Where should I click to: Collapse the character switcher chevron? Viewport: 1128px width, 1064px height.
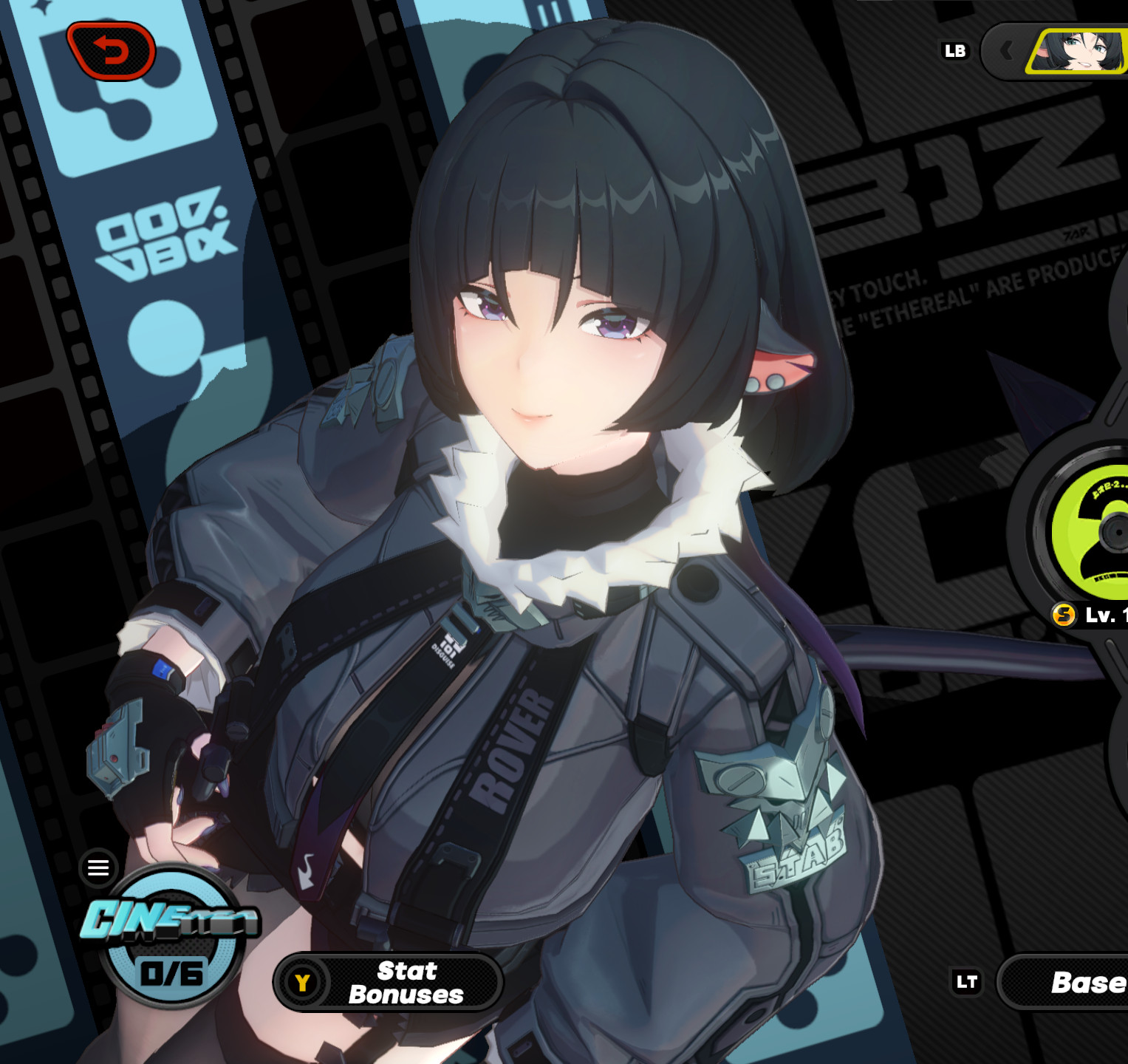pyautogui.click(x=1008, y=50)
